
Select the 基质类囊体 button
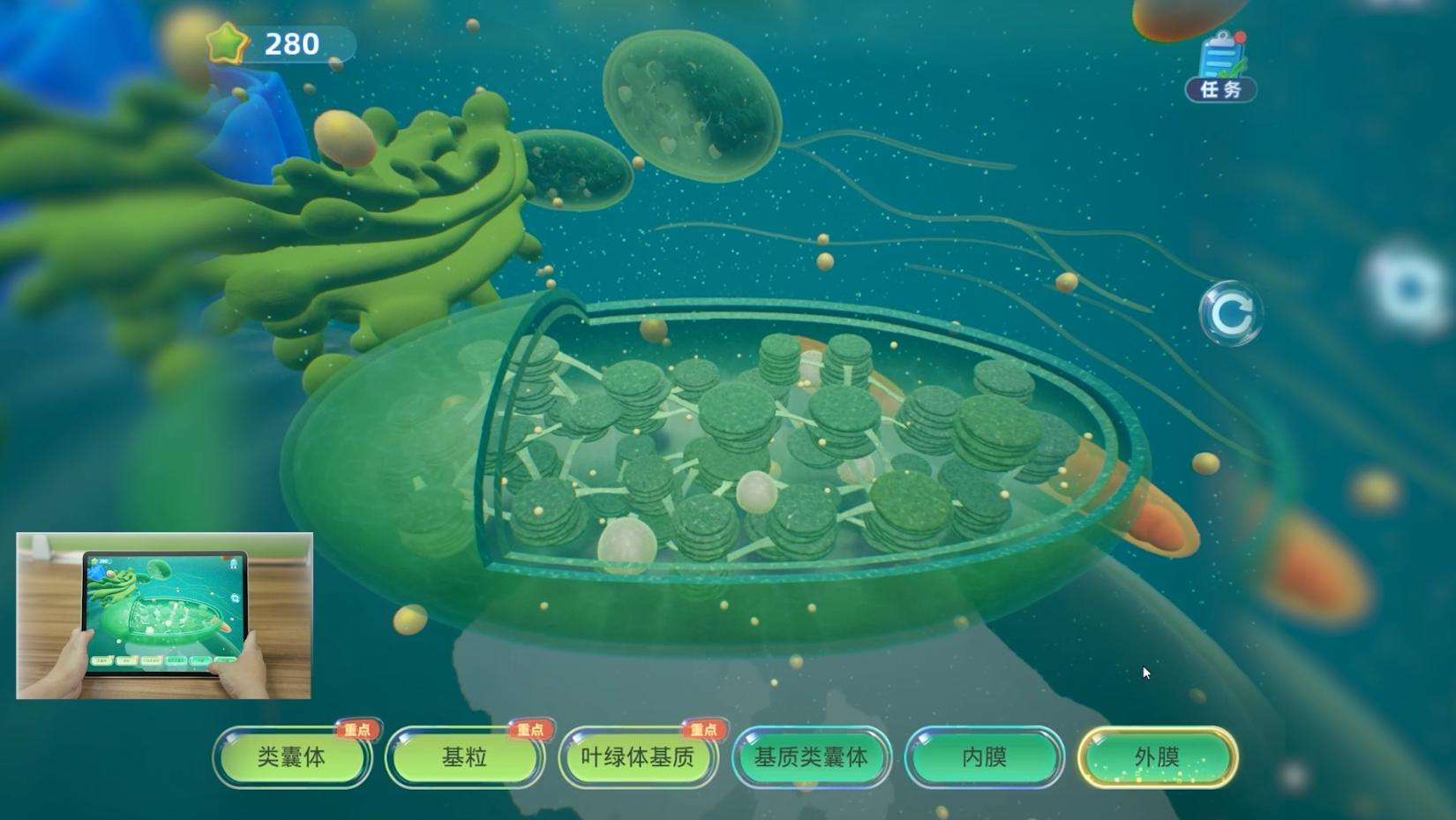810,757
